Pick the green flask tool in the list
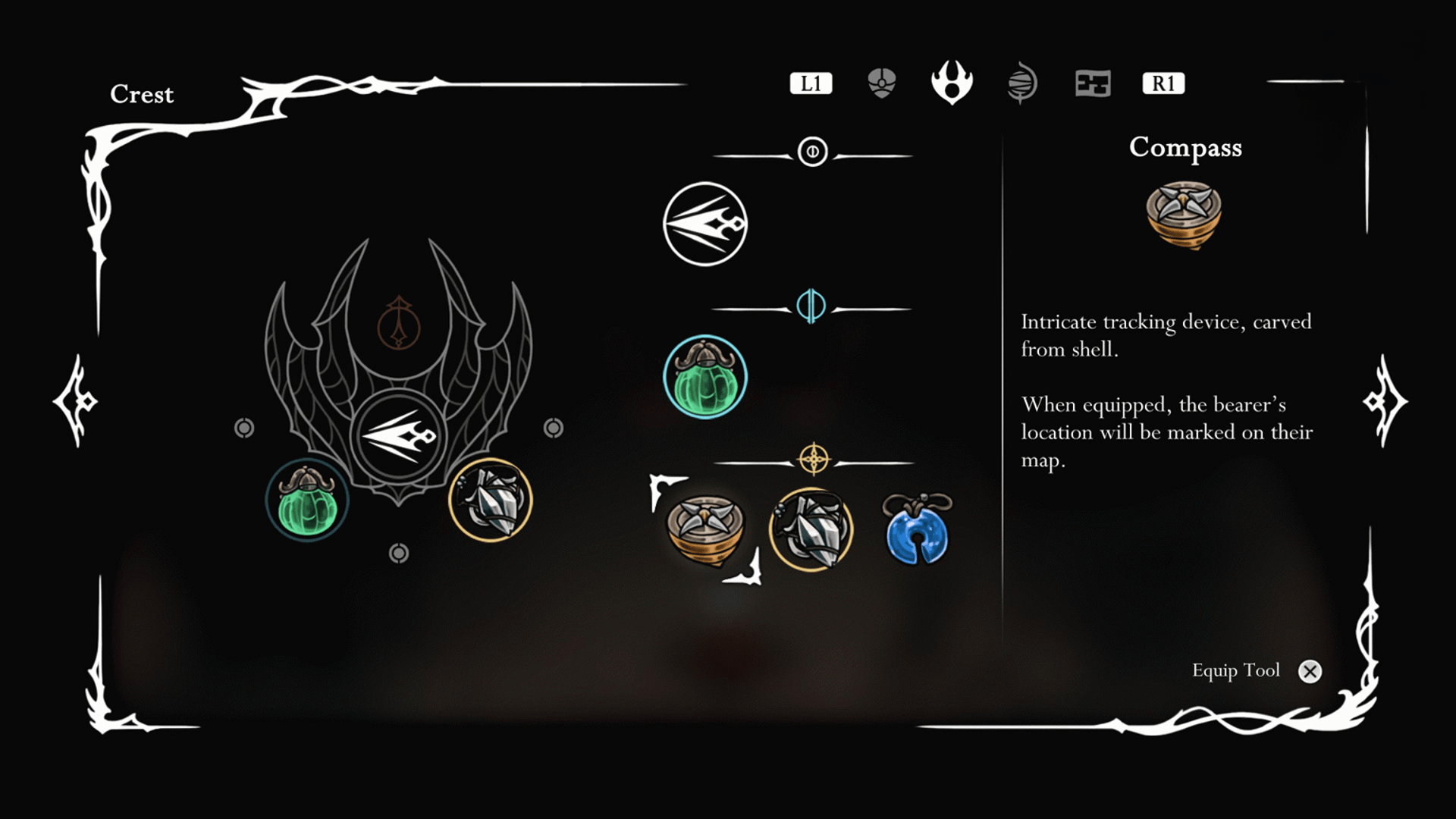This screenshot has width=1456, height=819. 705,377
